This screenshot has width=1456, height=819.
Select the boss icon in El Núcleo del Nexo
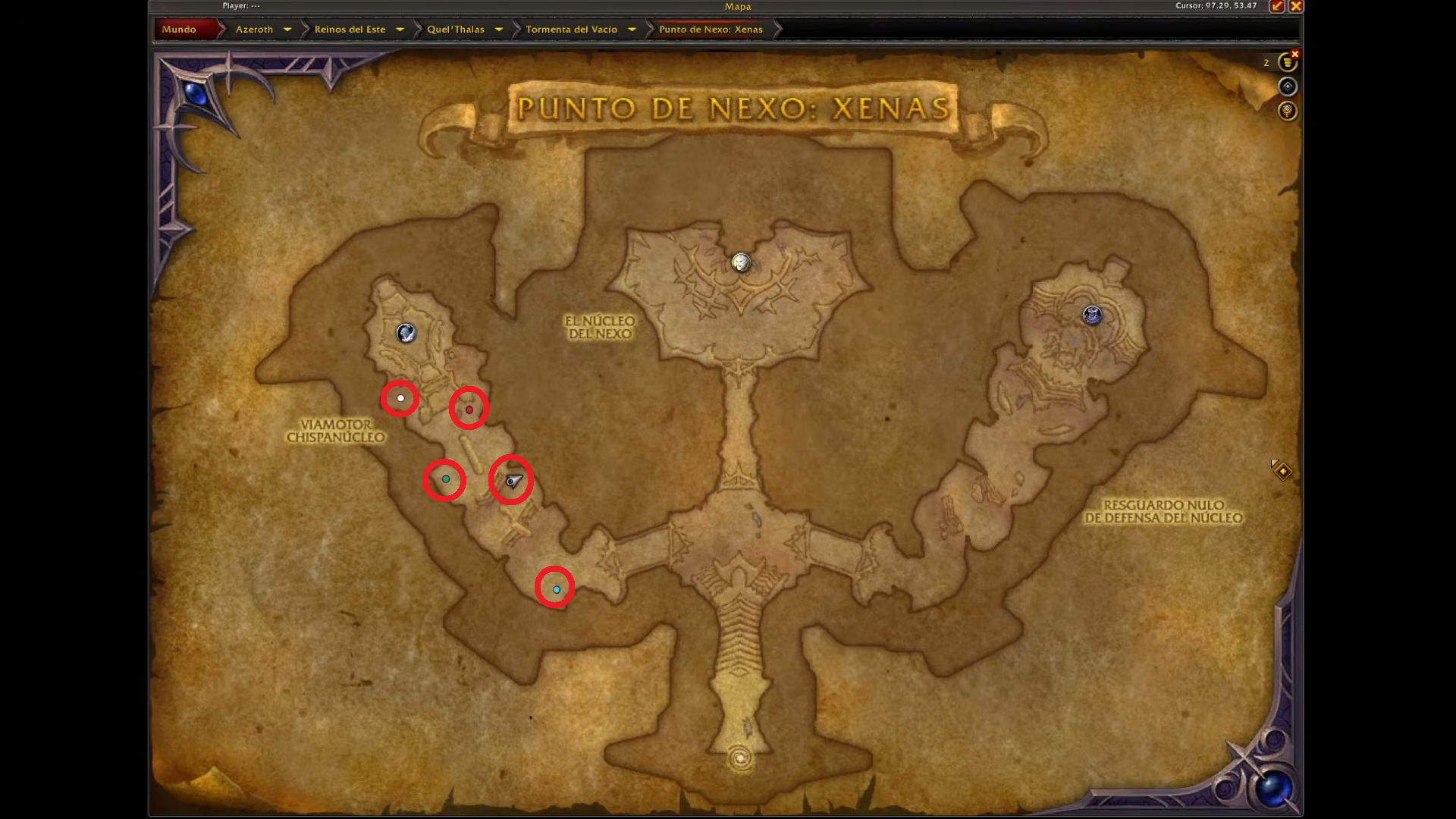click(x=739, y=263)
